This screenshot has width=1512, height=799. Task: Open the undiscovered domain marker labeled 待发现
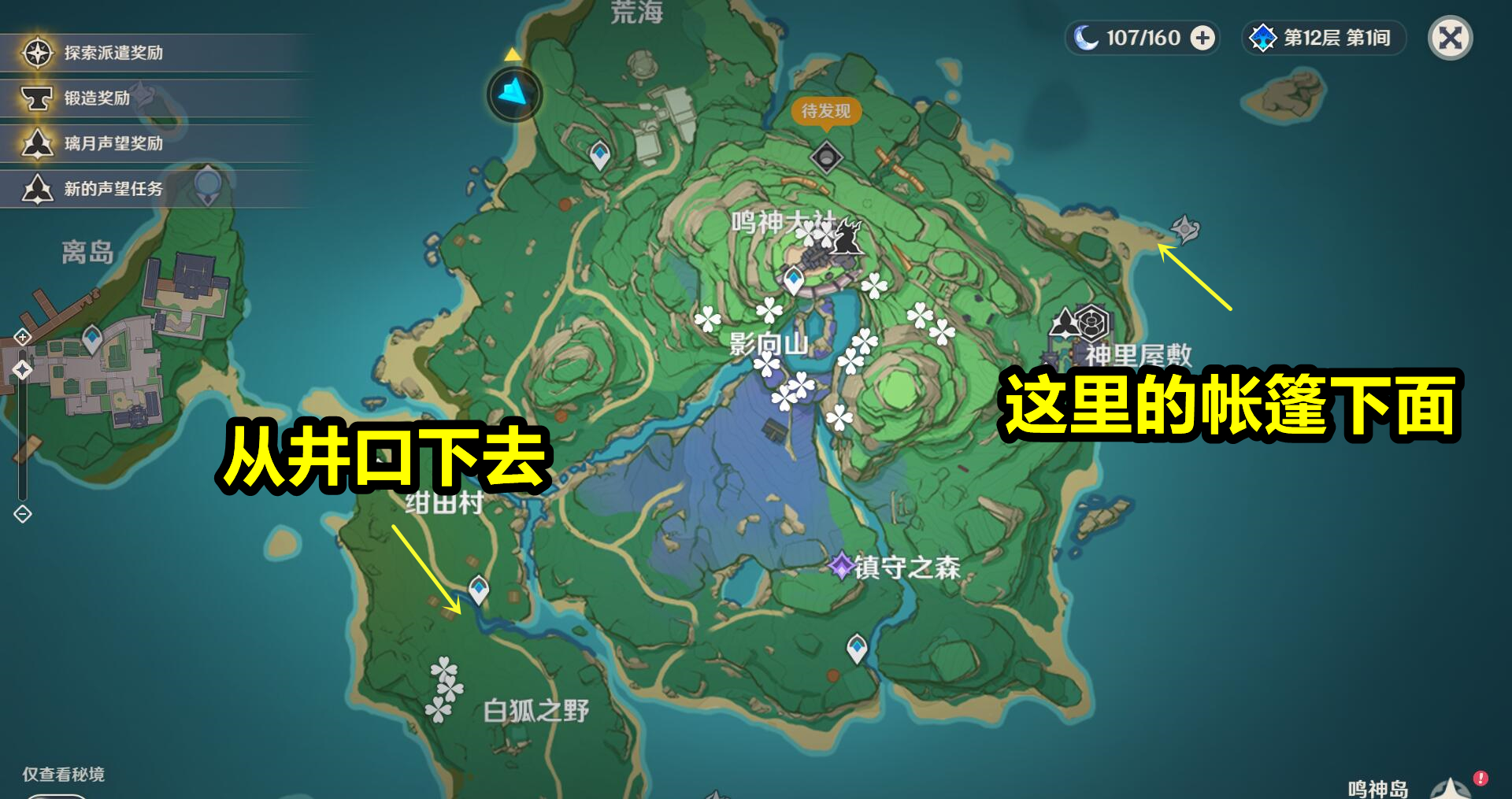pyautogui.click(x=825, y=157)
